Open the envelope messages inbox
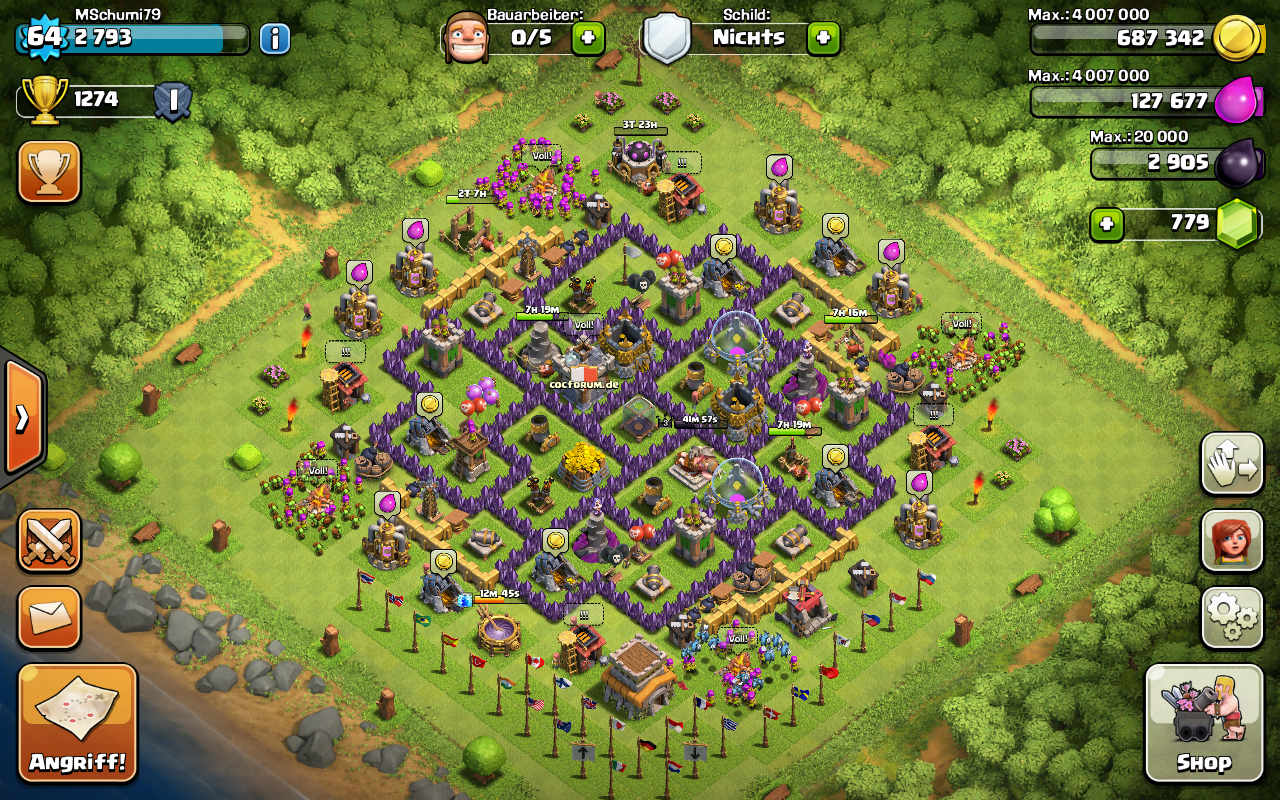Screen dimensions: 1280x800 pos(48,617)
